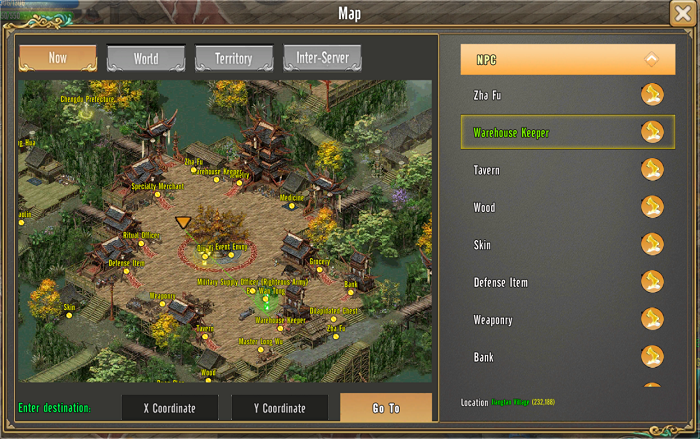Click the X Coordinate input field
Image resolution: width=700 pixels, height=439 pixels.
[169, 408]
